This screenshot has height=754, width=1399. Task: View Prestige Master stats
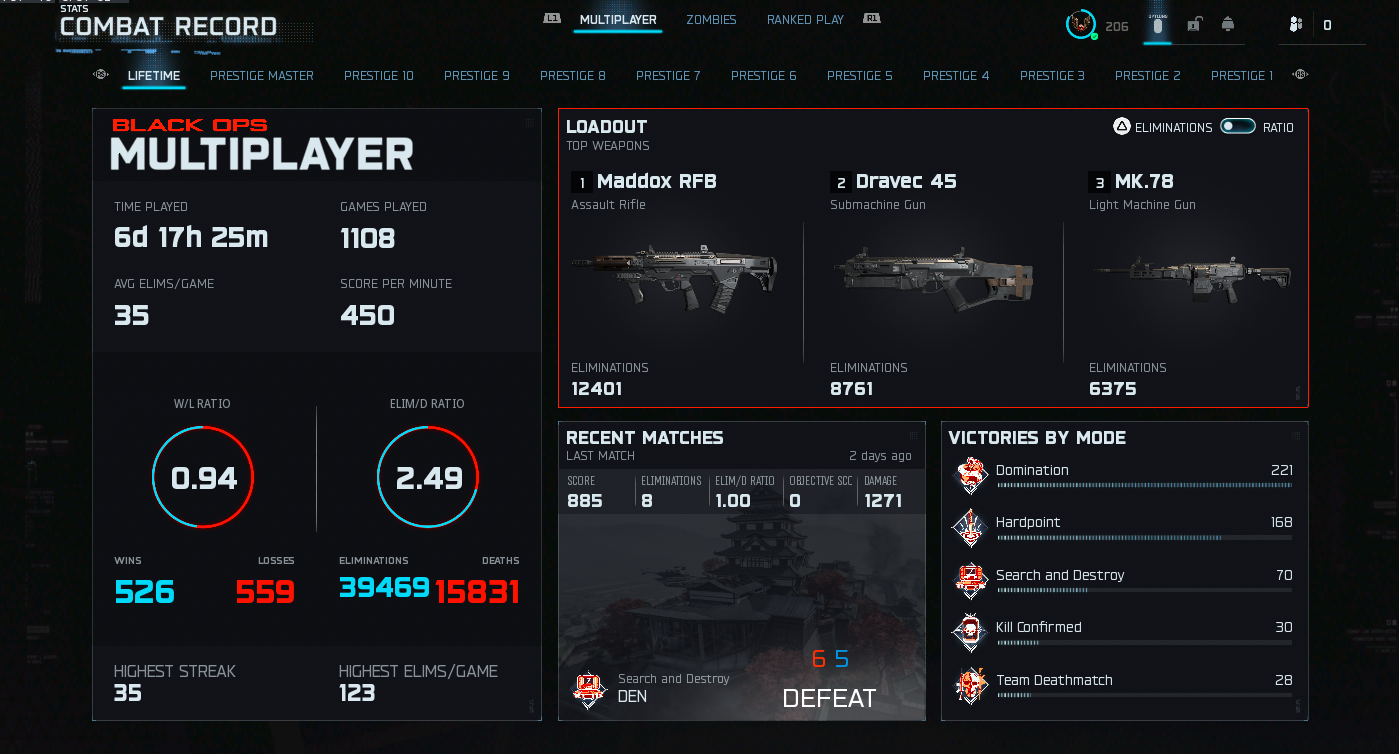coord(262,75)
